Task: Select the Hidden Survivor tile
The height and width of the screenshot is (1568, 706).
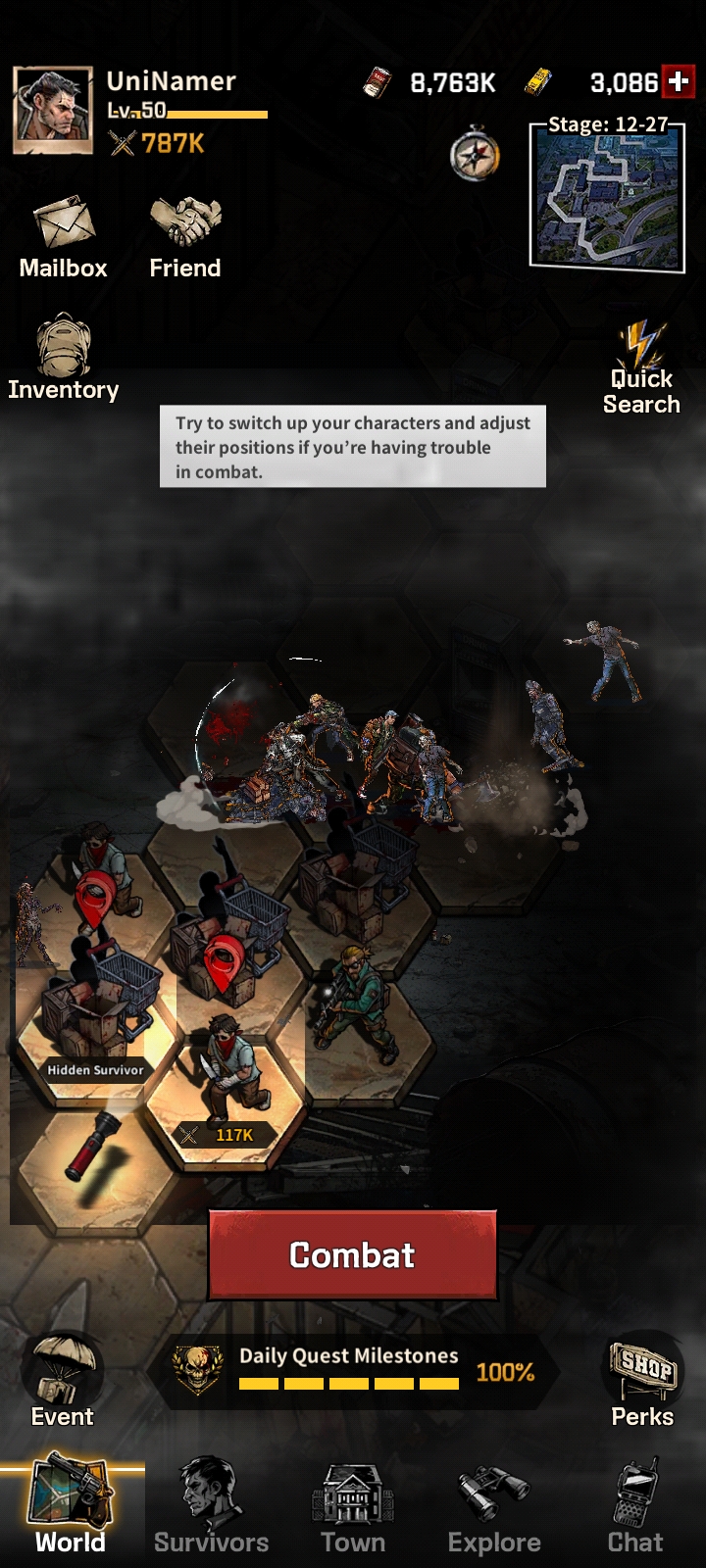Action: (95, 1019)
